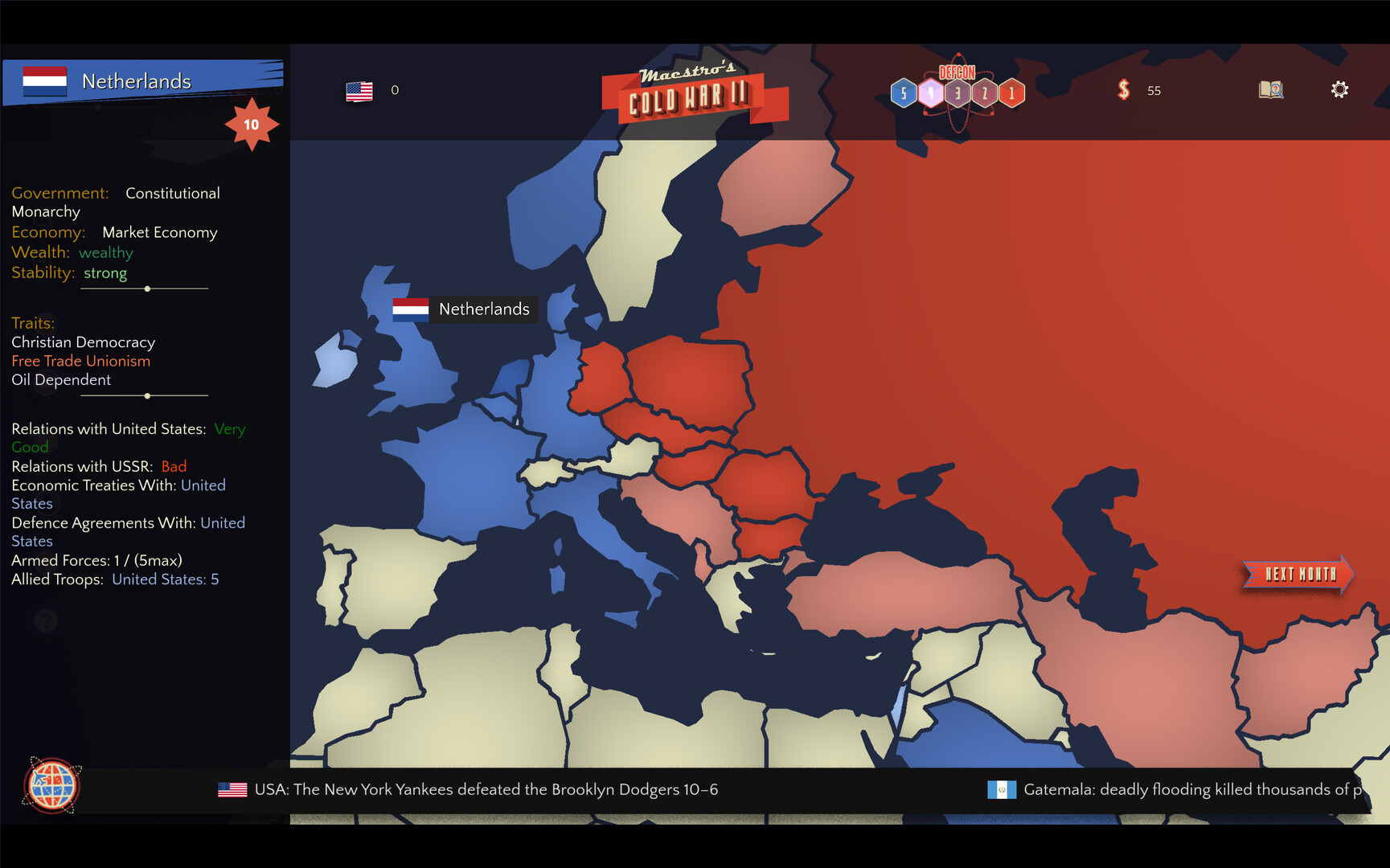The height and width of the screenshot is (868, 1390).
Task: Click the US flag counter at the top
Action: (359, 91)
